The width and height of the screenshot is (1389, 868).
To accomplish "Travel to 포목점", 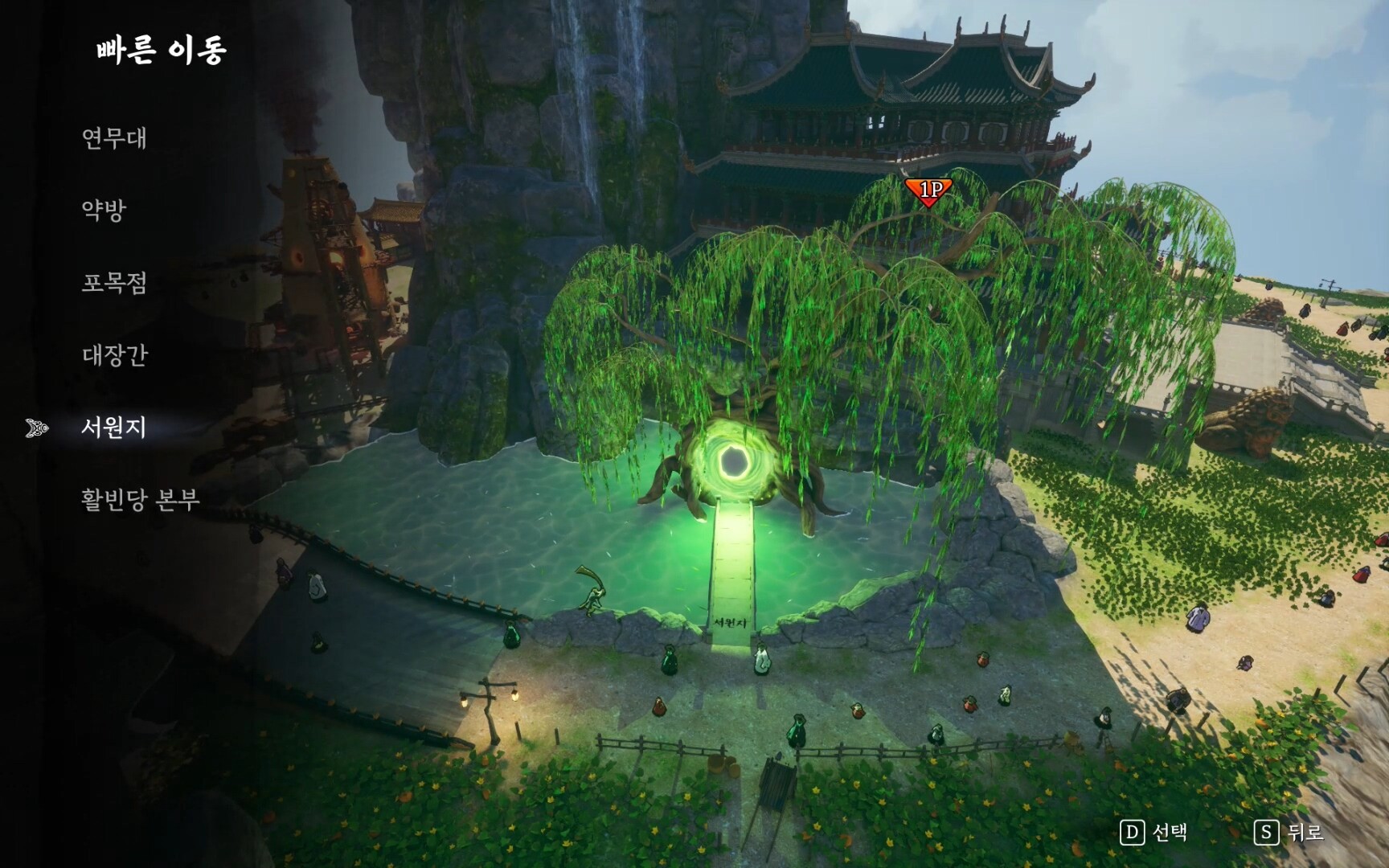I will (x=114, y=283).
